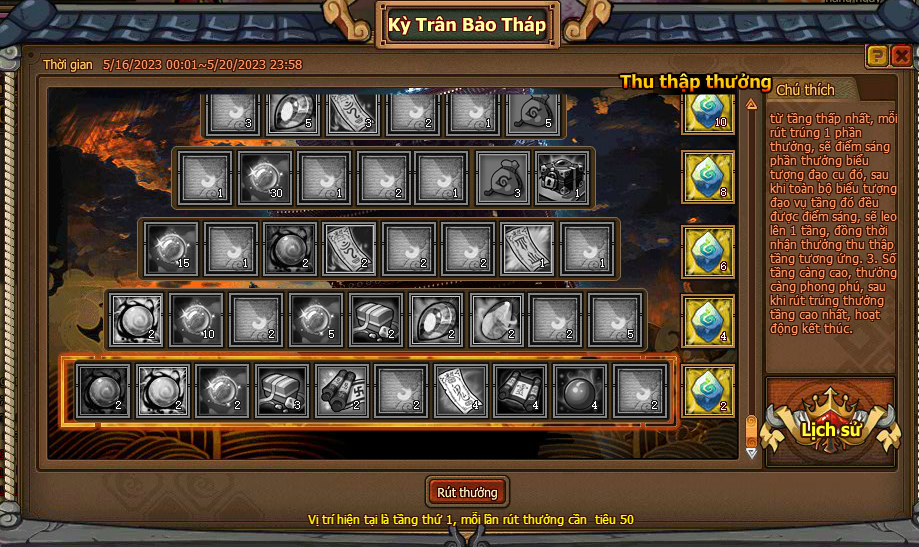Select the dark sphere slot with 4
This screenshot has width=919, height=547.
pos(580,390)
